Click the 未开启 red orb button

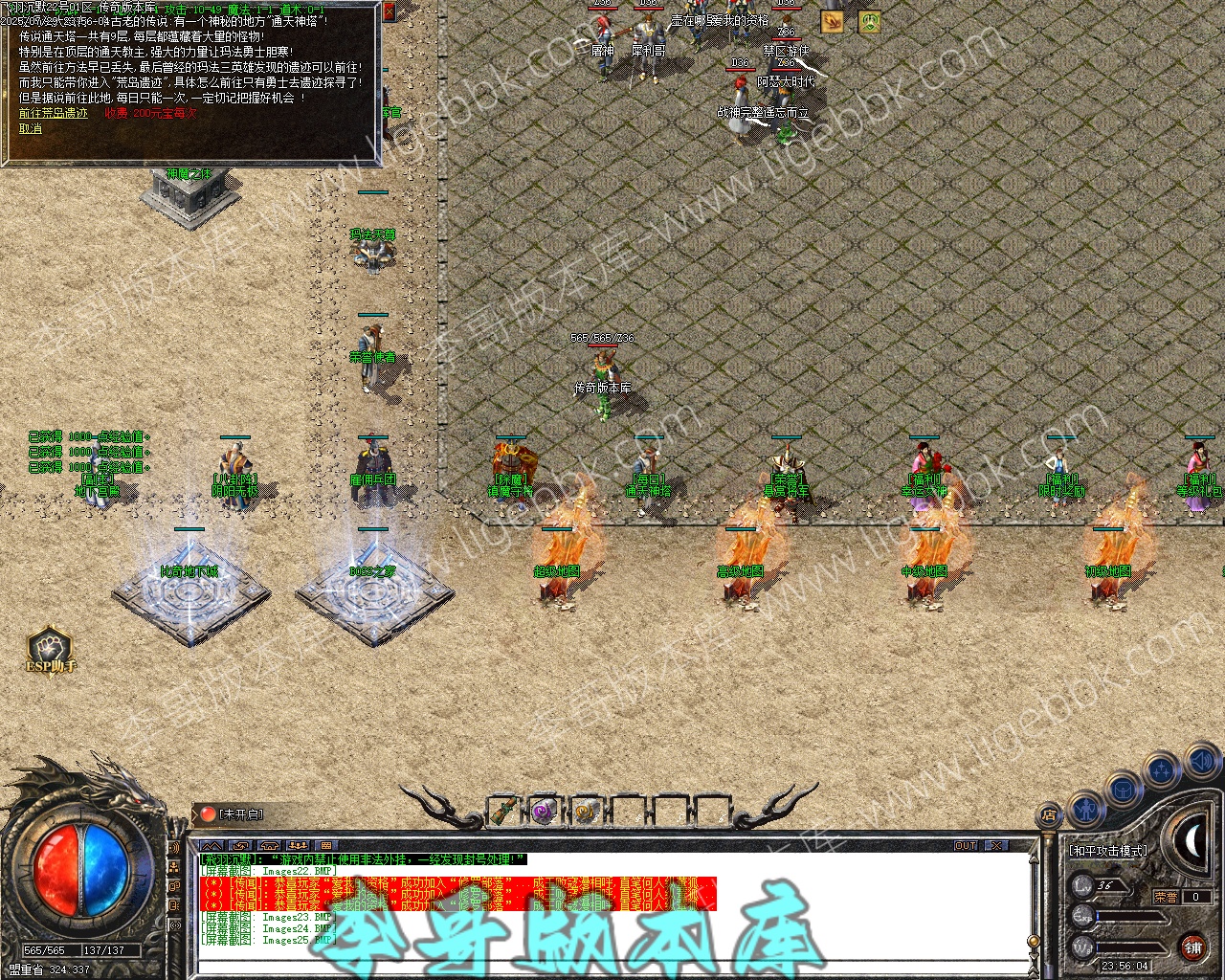pos(209,814)
